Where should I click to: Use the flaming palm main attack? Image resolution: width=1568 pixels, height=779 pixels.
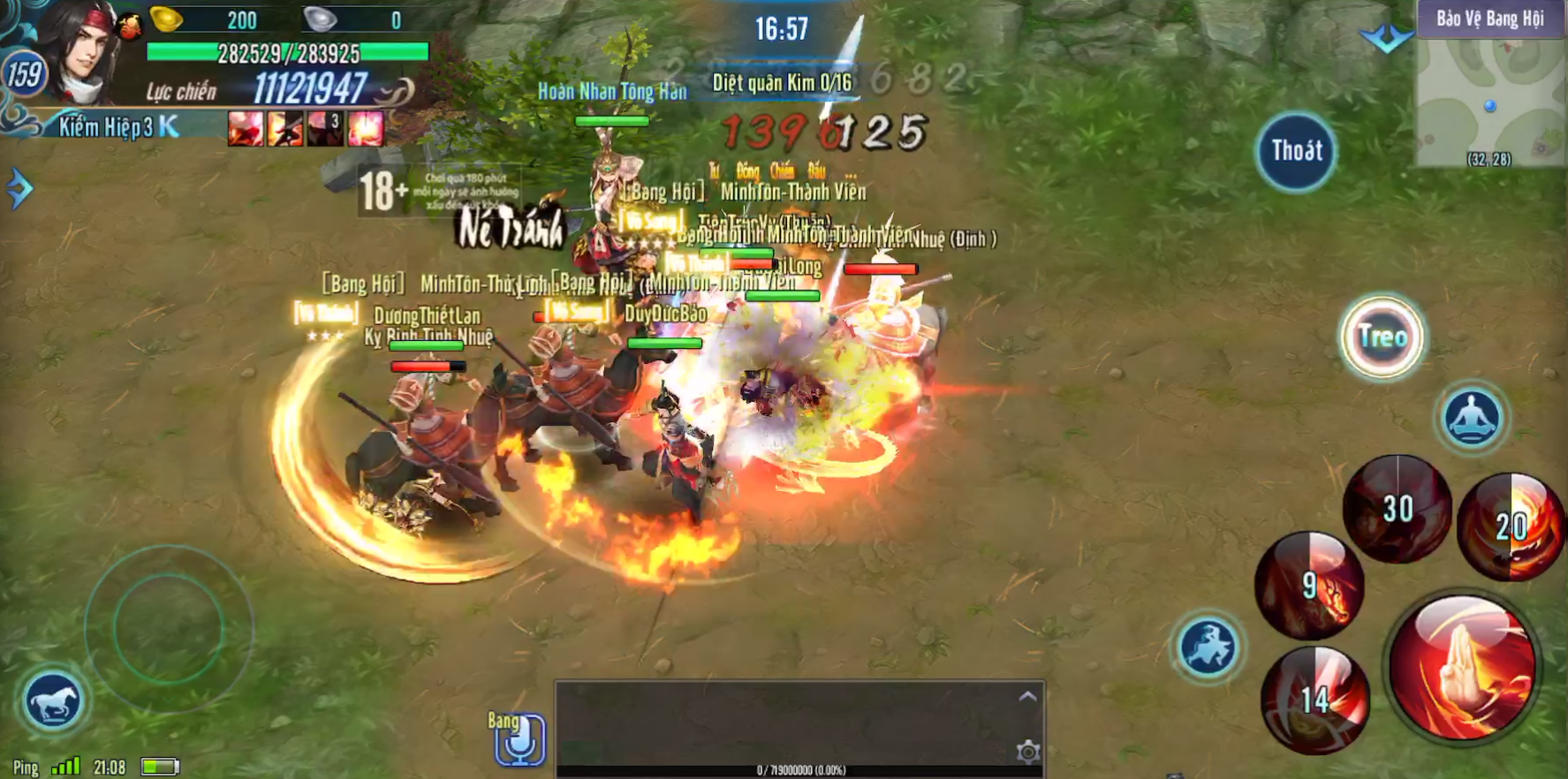[1462, 668]
